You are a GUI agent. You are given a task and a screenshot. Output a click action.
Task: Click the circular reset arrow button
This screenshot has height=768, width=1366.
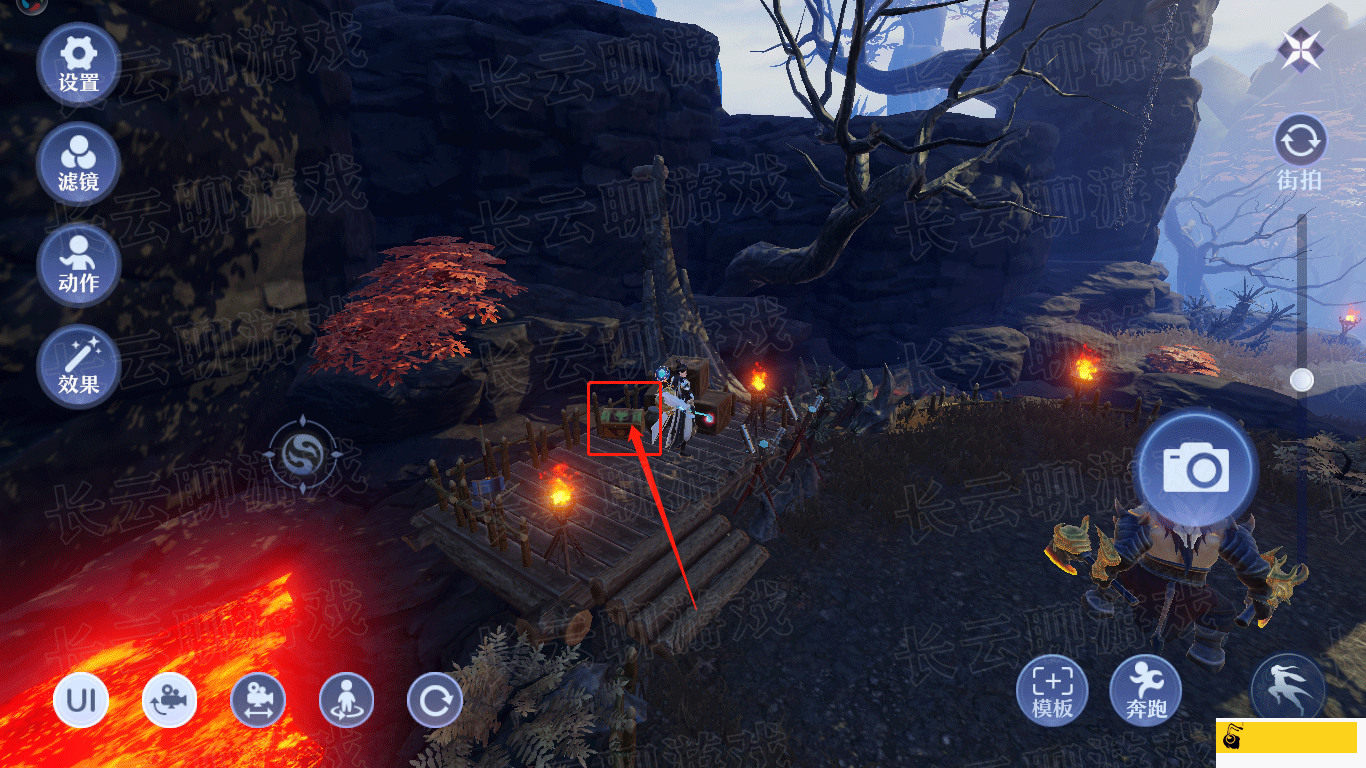coord(435,700)
